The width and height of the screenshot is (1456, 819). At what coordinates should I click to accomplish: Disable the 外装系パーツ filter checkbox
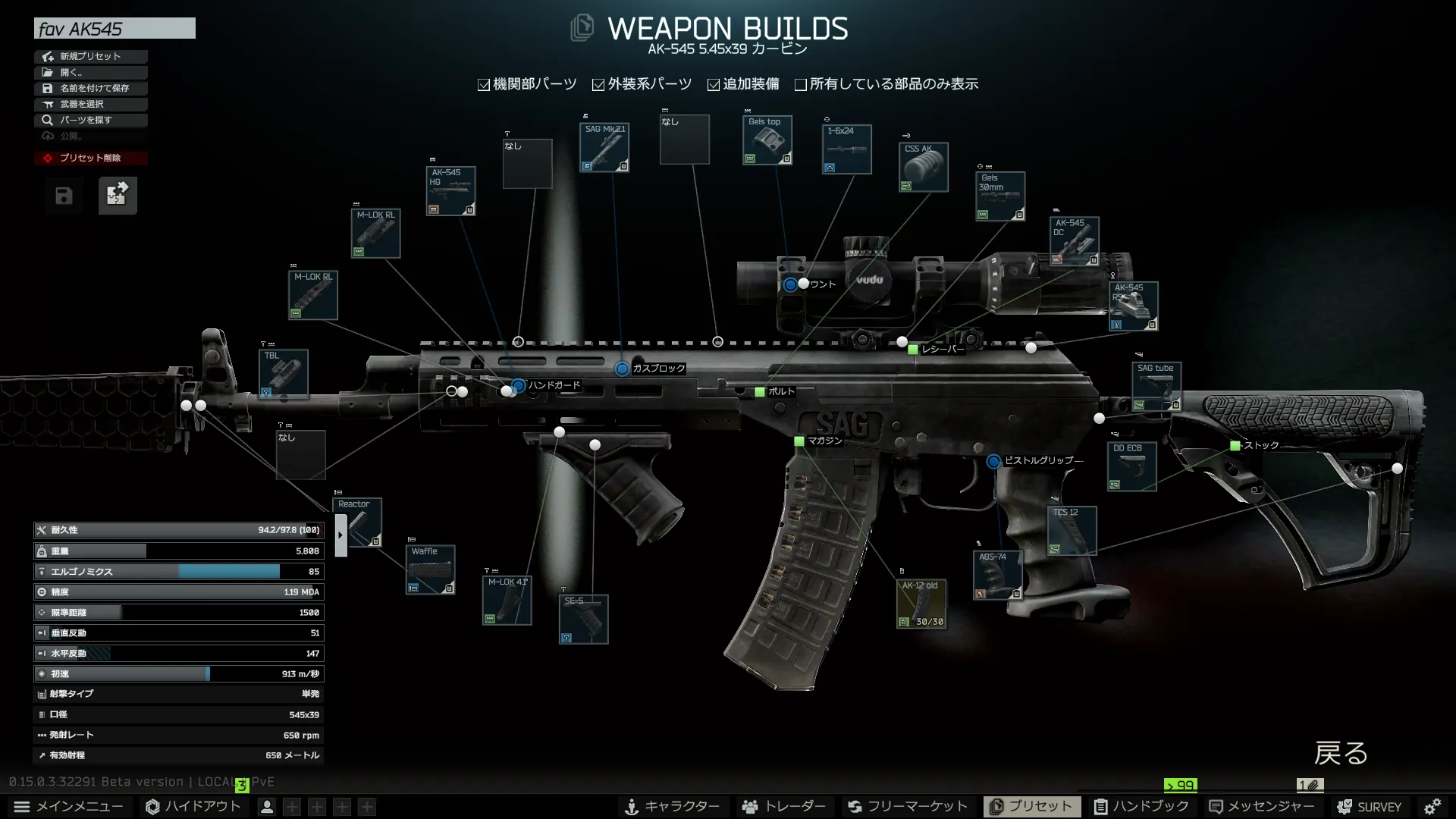point(598,84)
